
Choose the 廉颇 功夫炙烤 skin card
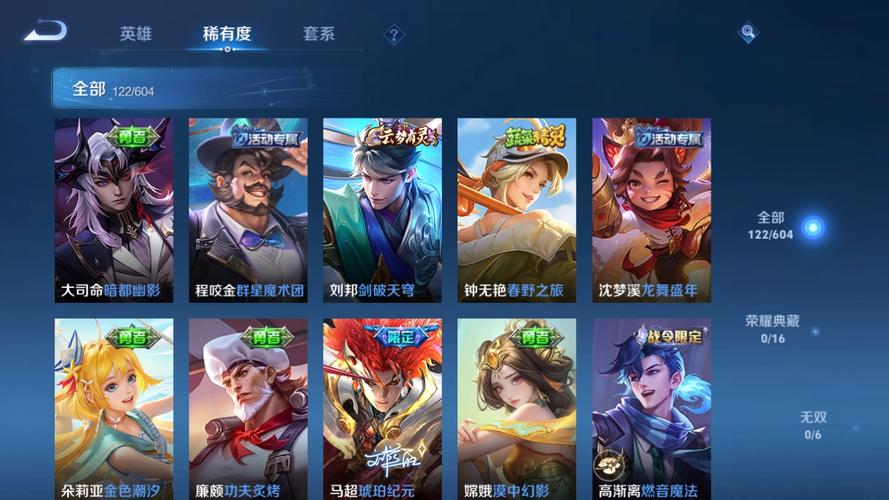click(x=248, y=409)
